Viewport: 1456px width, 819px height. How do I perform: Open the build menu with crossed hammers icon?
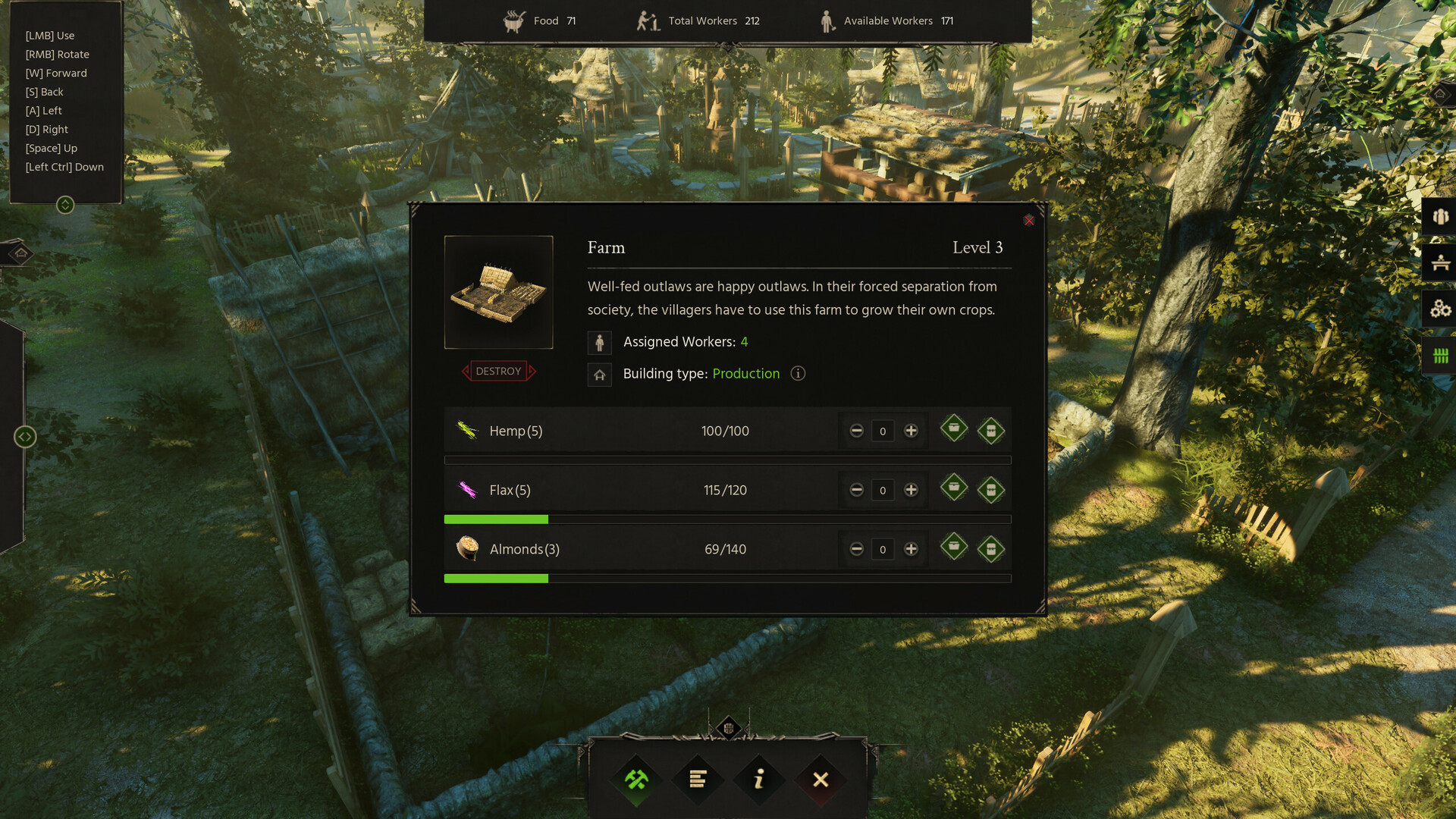(637, 779)
